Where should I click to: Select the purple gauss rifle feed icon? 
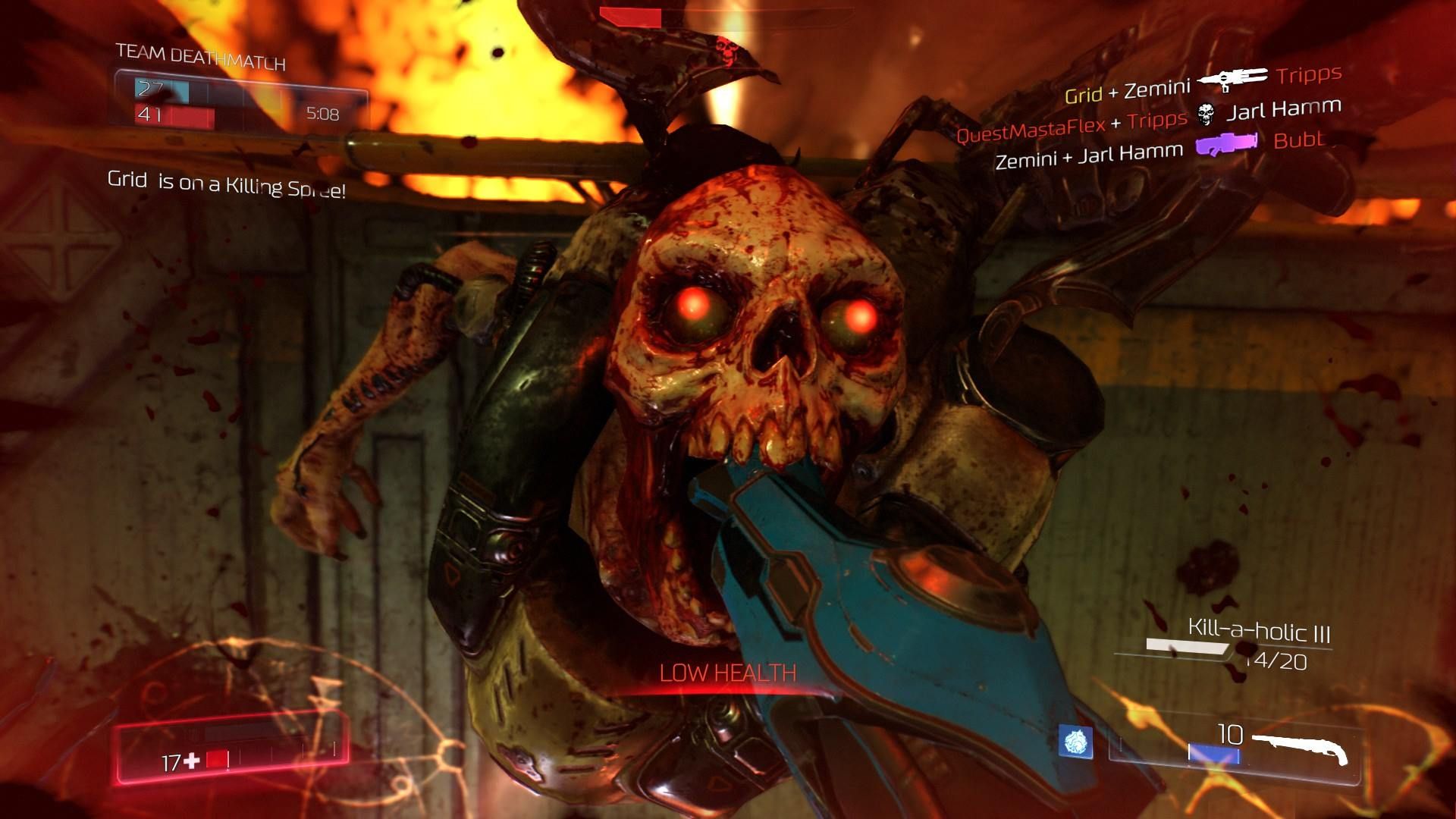[1225, 144]
